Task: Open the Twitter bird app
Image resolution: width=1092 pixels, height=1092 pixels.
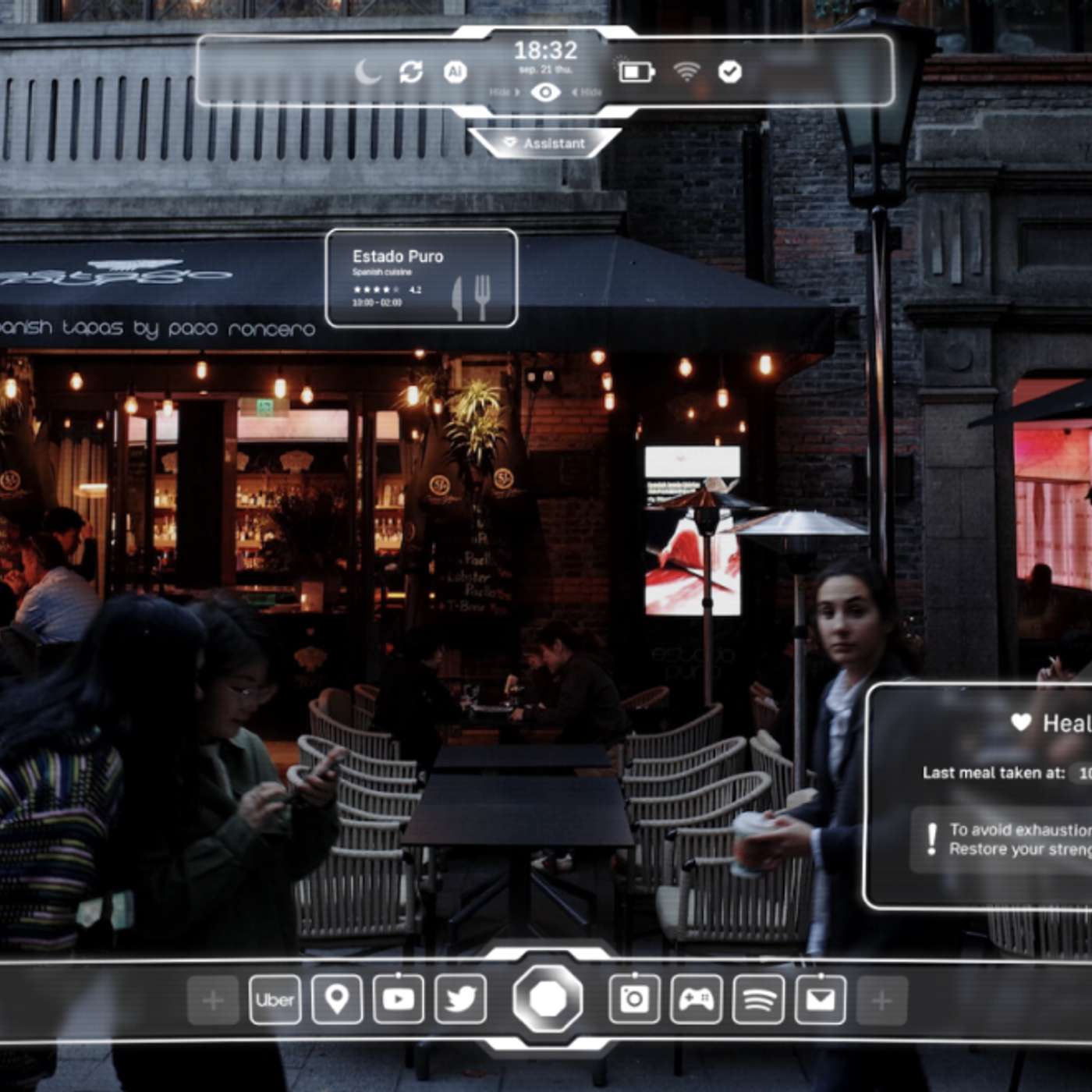Action: 461,999
